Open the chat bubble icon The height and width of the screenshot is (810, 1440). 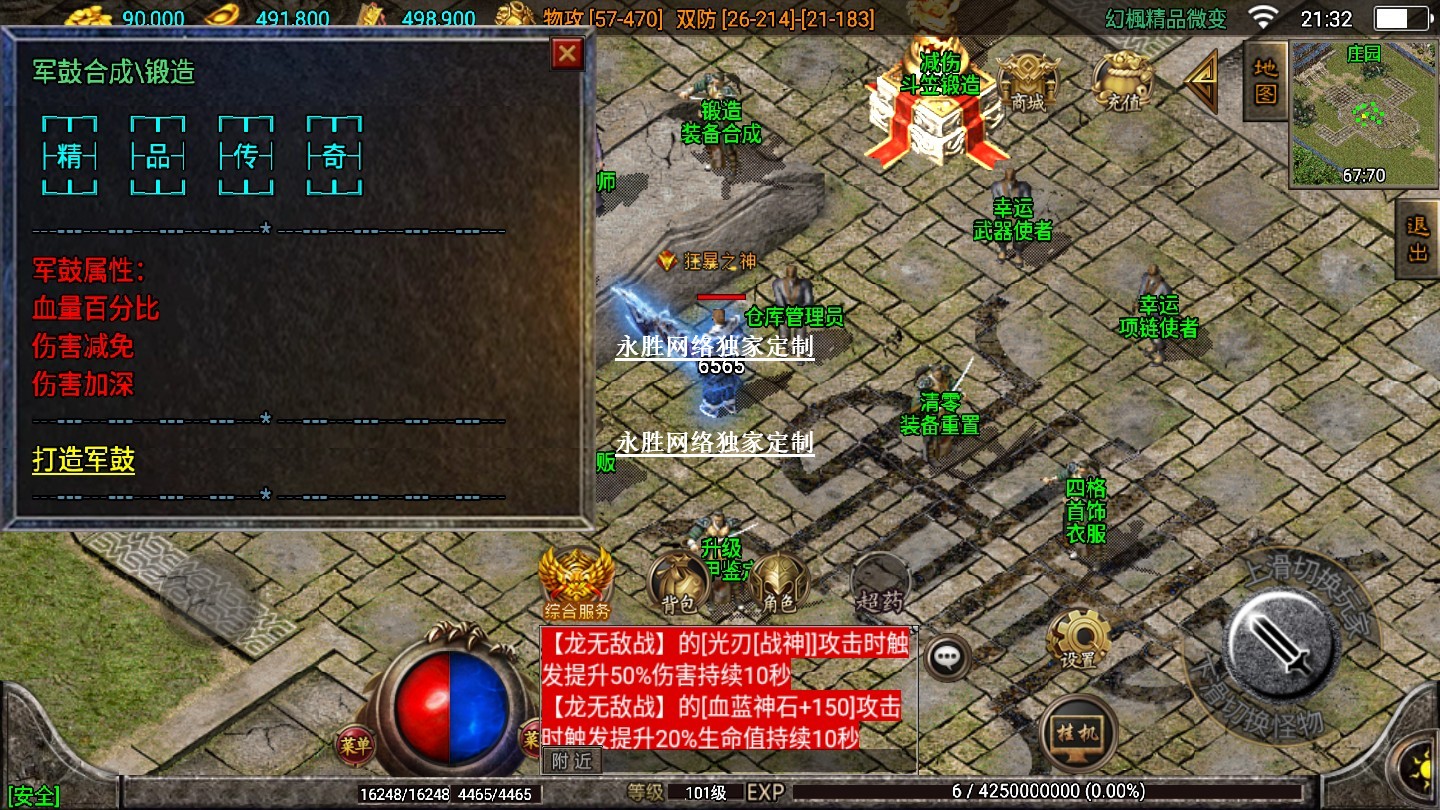[x=945, y=657]
